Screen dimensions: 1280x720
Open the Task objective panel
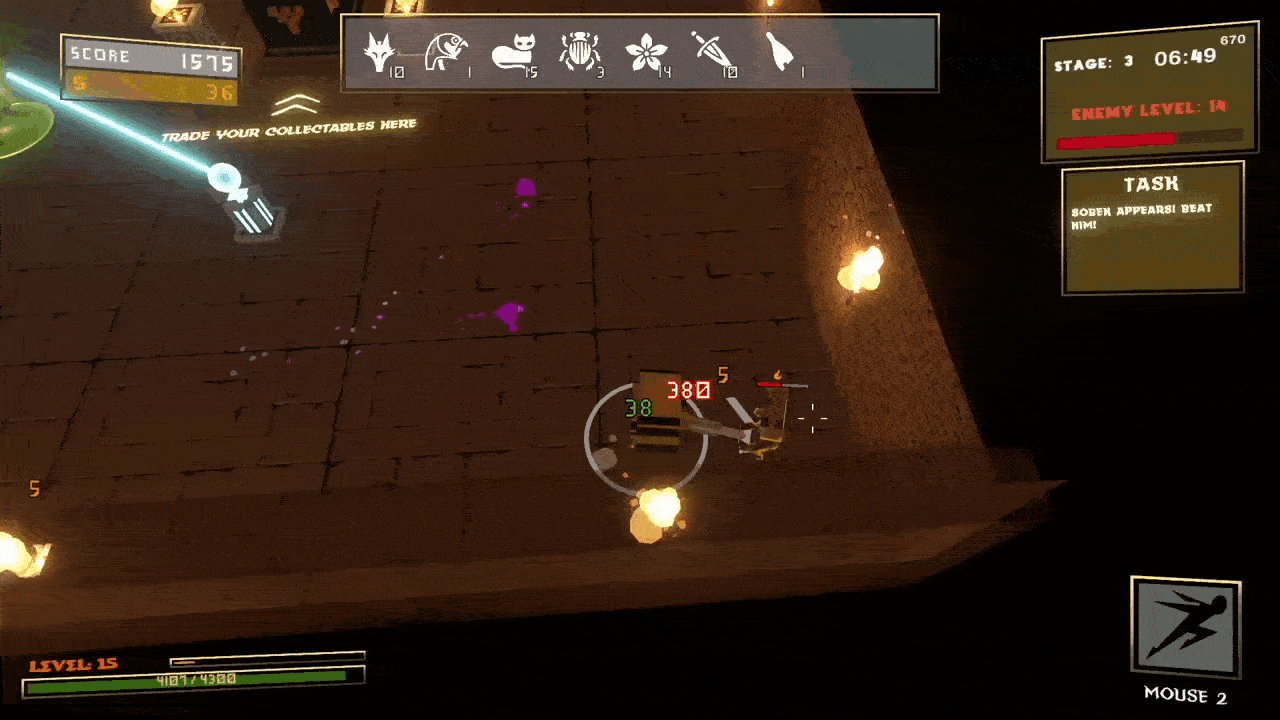tap(1152, 231)
